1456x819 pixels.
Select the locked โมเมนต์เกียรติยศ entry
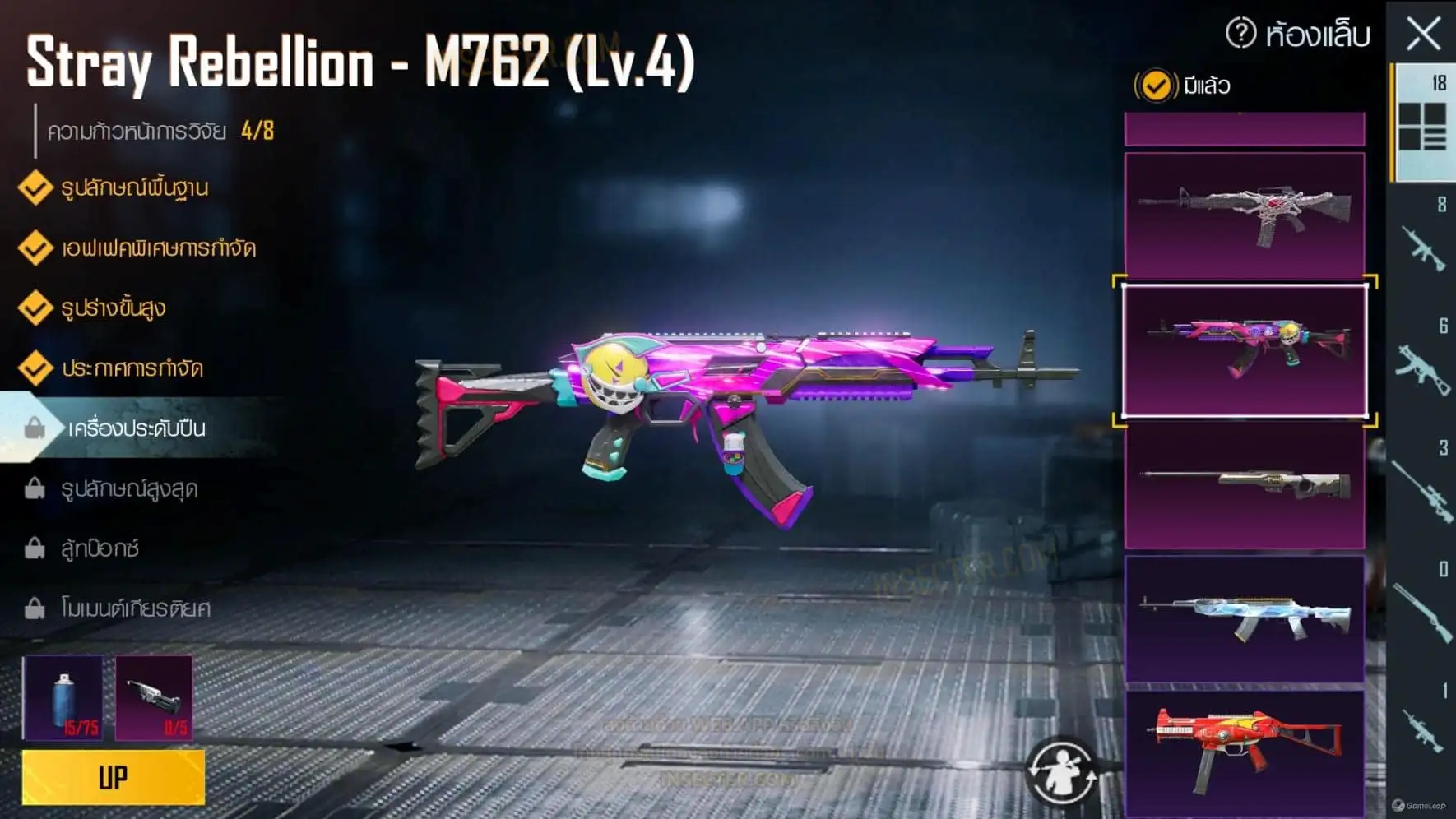(136, 608)
